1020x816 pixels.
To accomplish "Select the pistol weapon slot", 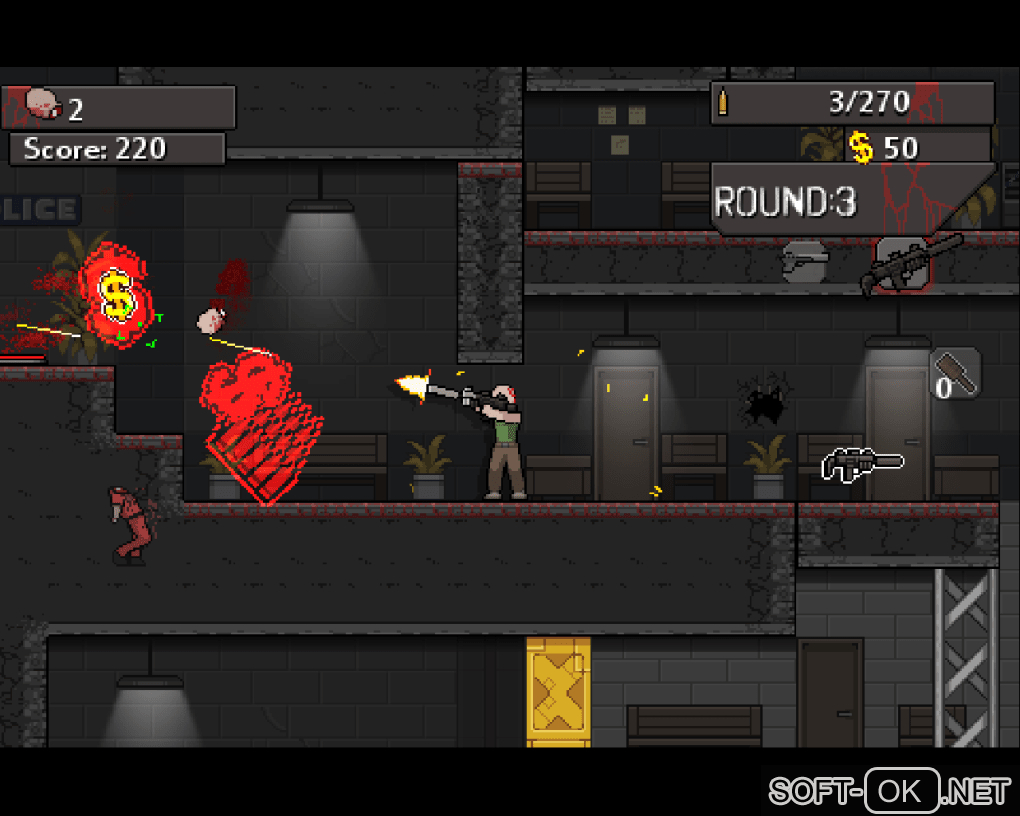I will point(805,261).
